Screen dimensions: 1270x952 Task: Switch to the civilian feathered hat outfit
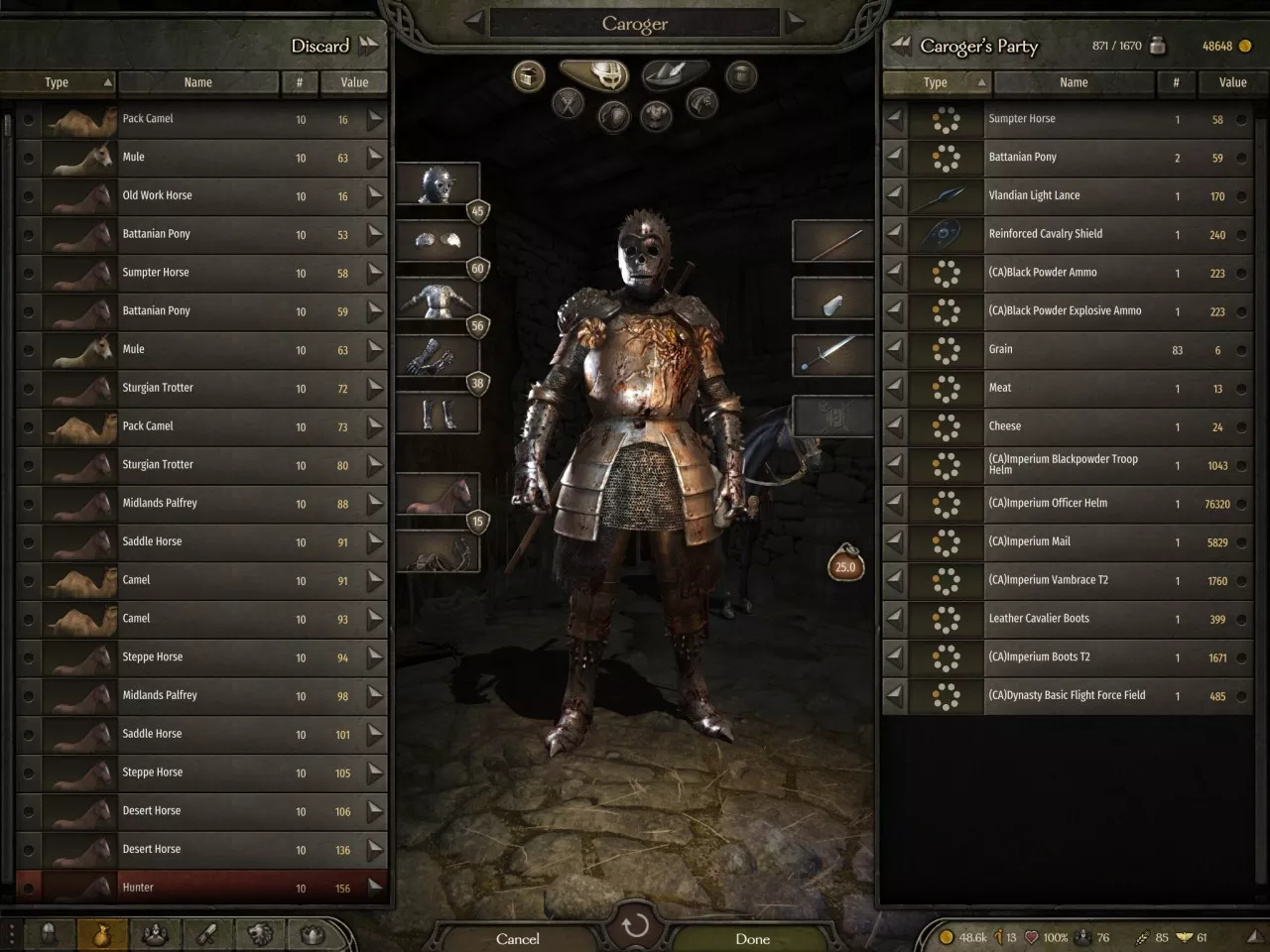coord(675,74)
